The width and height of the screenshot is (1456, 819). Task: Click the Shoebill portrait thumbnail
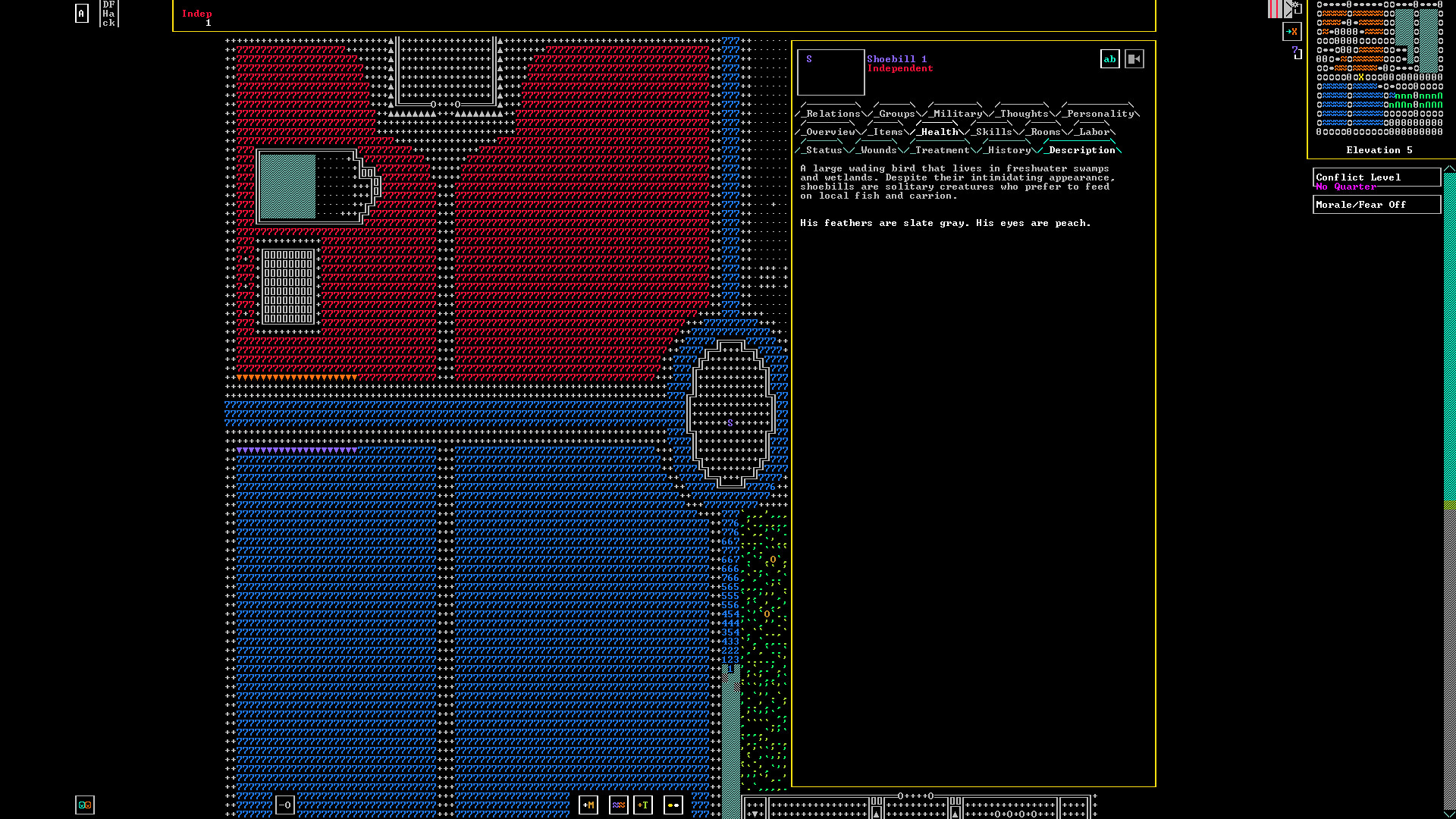click(x=830, y=72)
